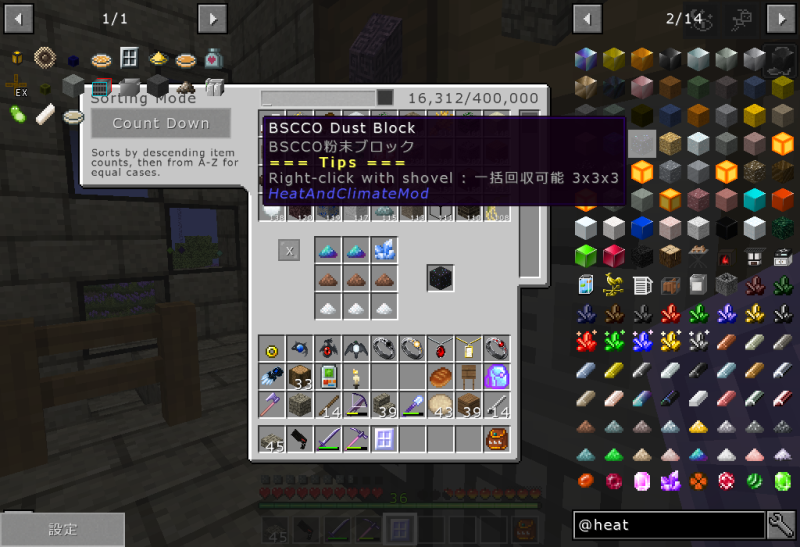Select the bookmarked heart potion bottle
The width and height of the screenshot is (800, 547).
[x=212, y=59]
